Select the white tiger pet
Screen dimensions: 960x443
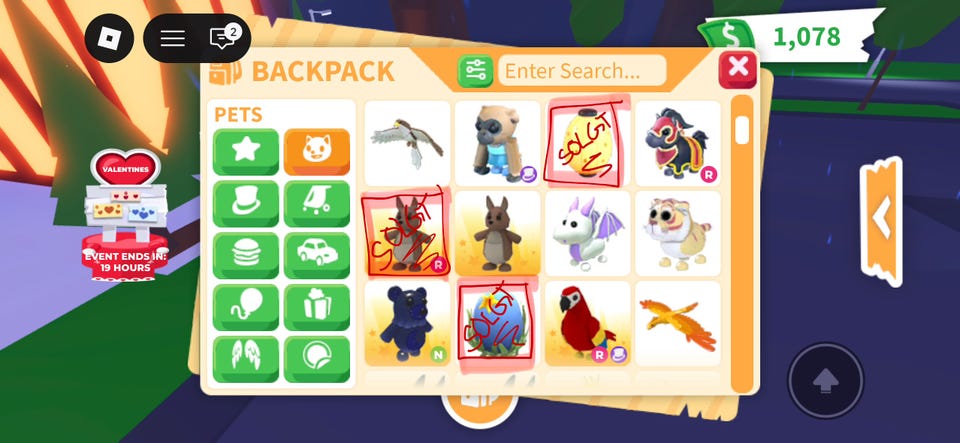tap(677, 233)
